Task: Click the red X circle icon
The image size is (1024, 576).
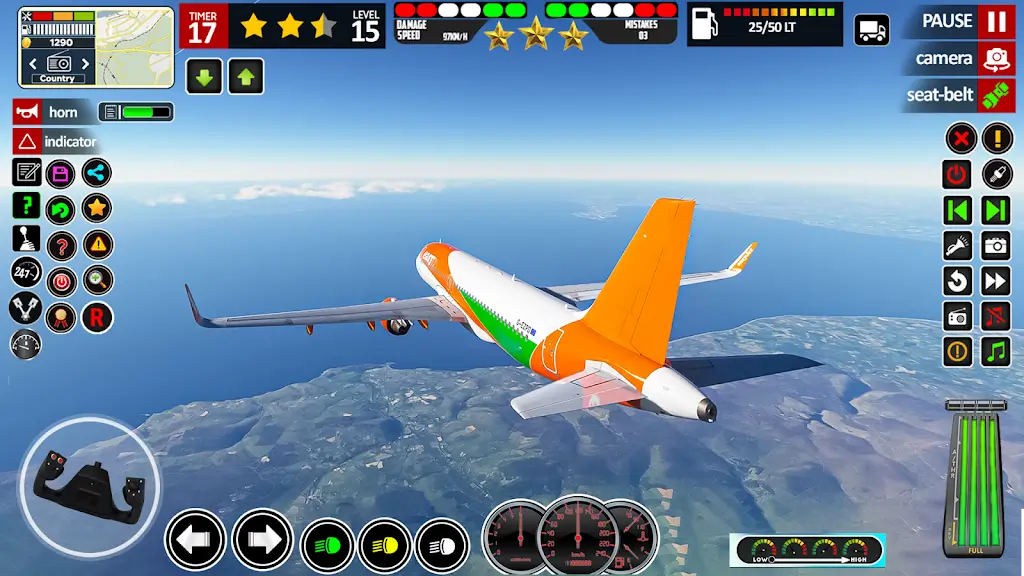Action: tap(960, 138)
